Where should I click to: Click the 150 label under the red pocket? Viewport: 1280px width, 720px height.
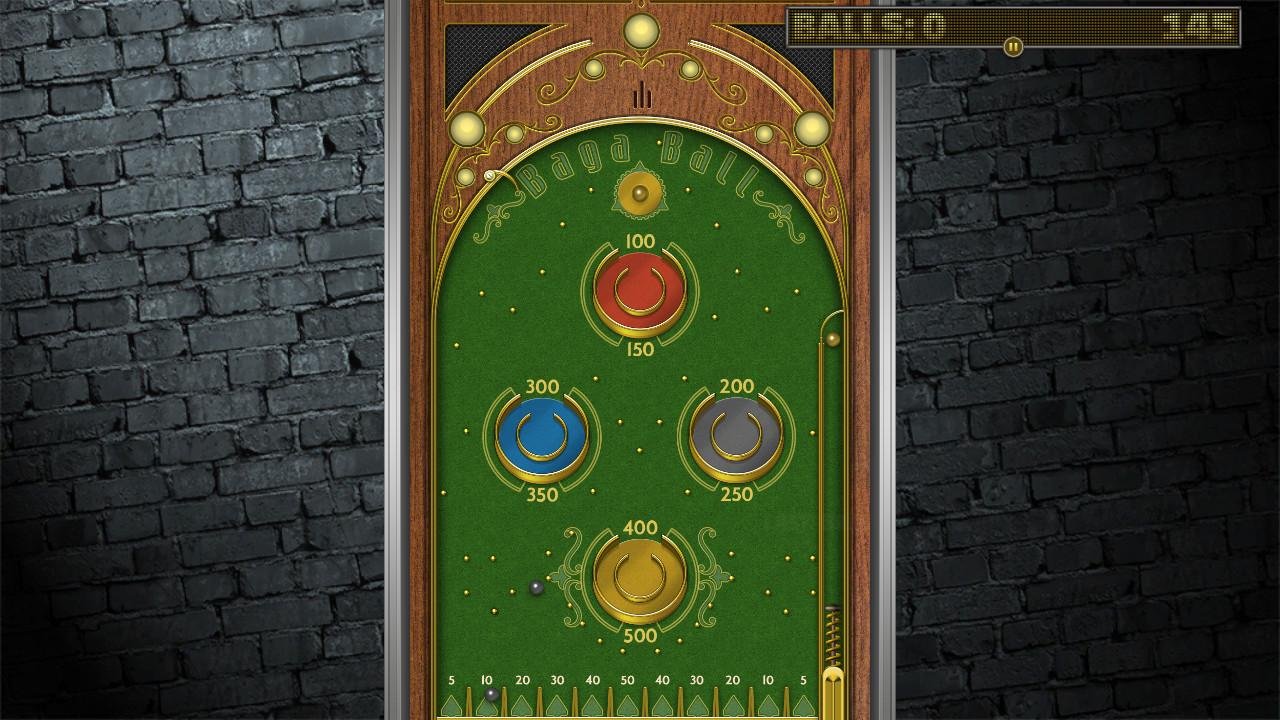(639, 349)
